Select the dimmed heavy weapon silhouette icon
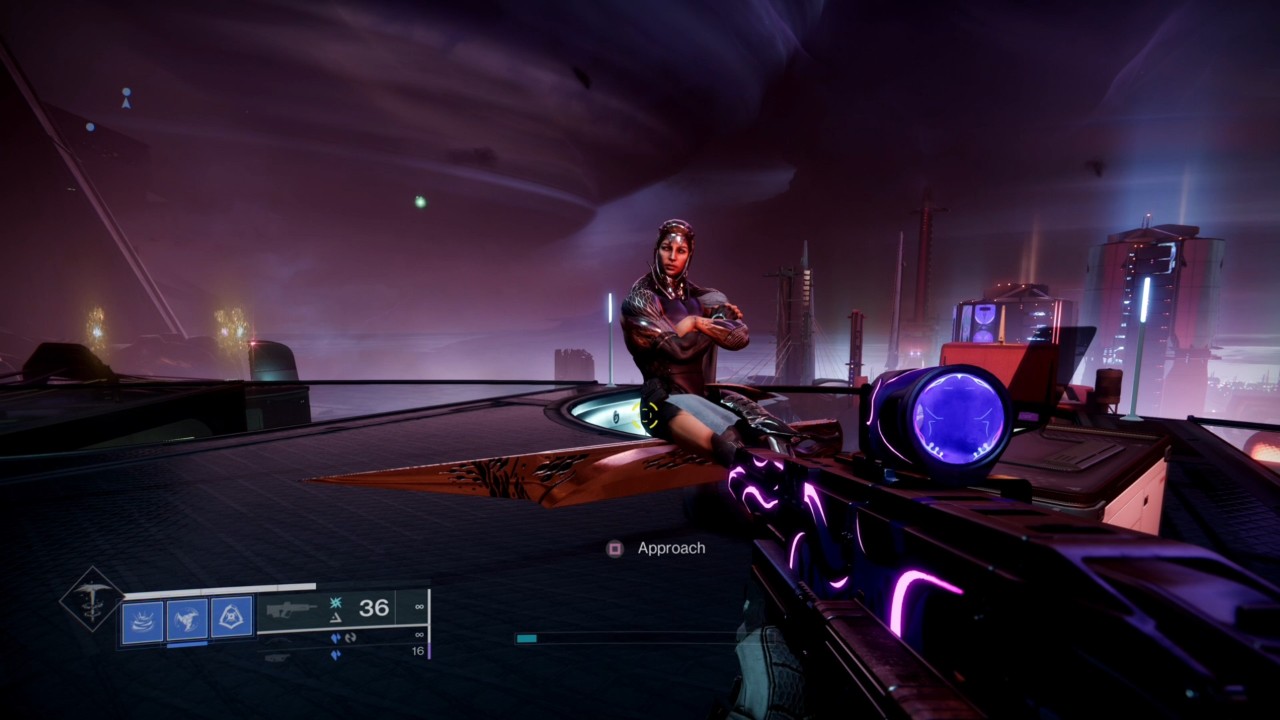Image resolution: width=1280 pixels, height=720 pixels. tap(276, 658)
